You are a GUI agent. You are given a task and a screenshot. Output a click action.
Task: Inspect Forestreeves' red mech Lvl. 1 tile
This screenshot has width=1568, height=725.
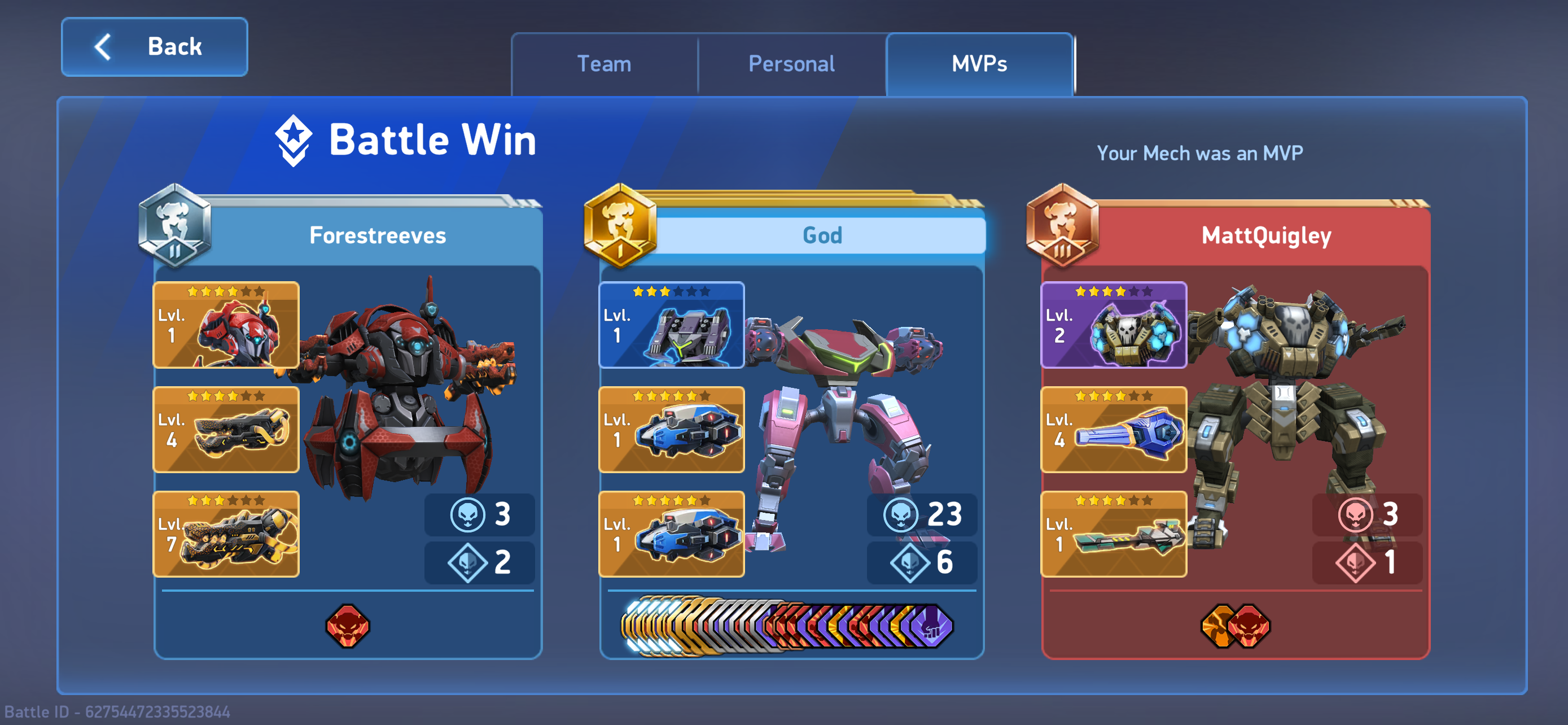(226, 325)
